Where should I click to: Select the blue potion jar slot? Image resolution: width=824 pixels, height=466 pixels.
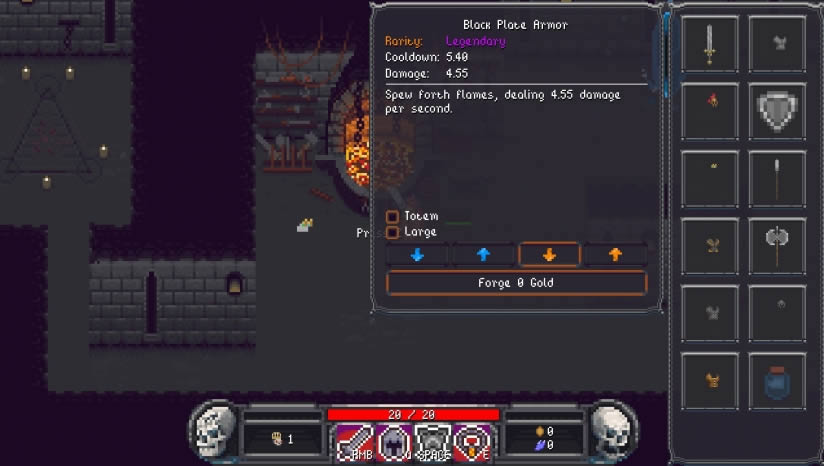777,381
